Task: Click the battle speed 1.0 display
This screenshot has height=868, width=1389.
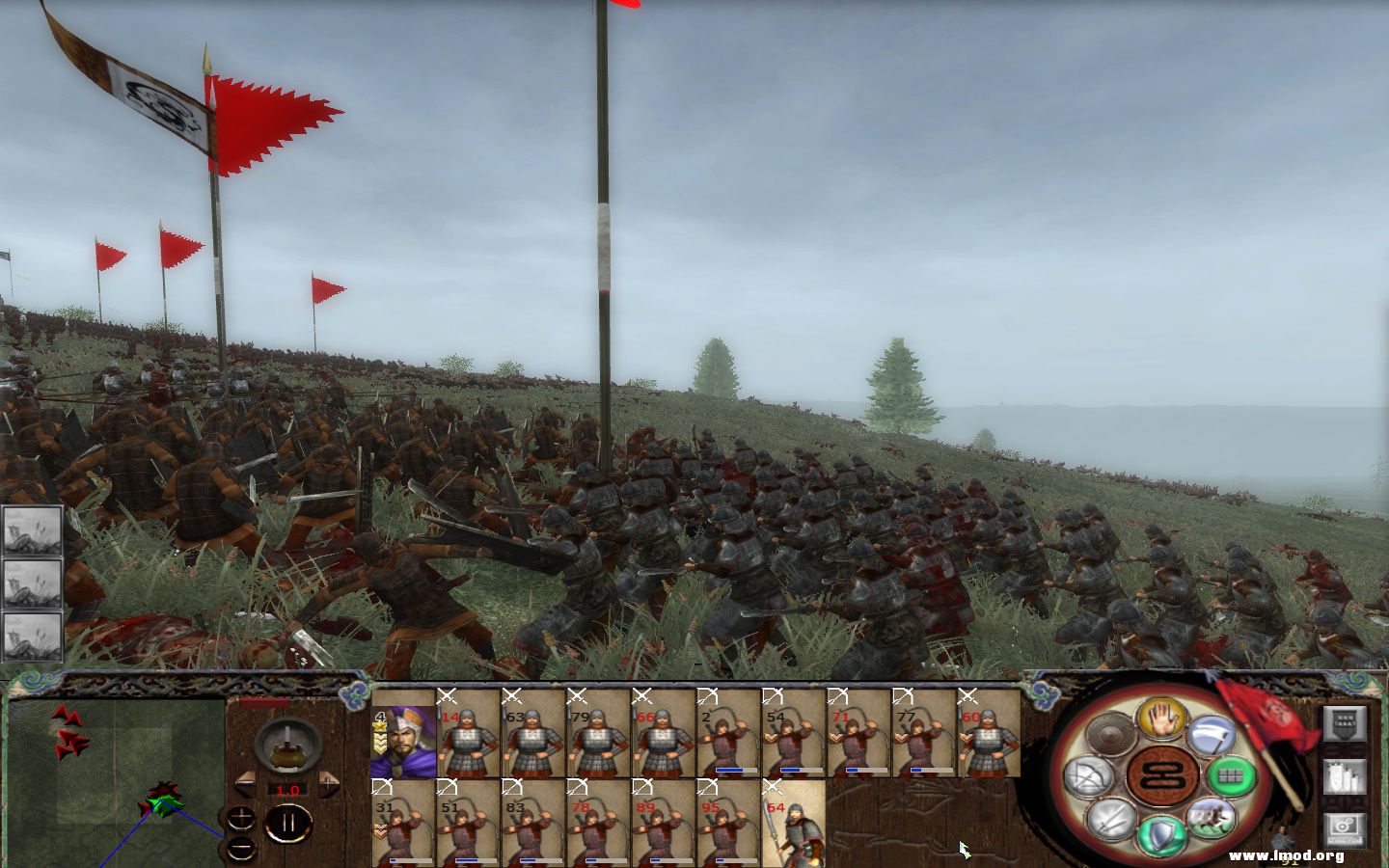Action: click(287, 790)
